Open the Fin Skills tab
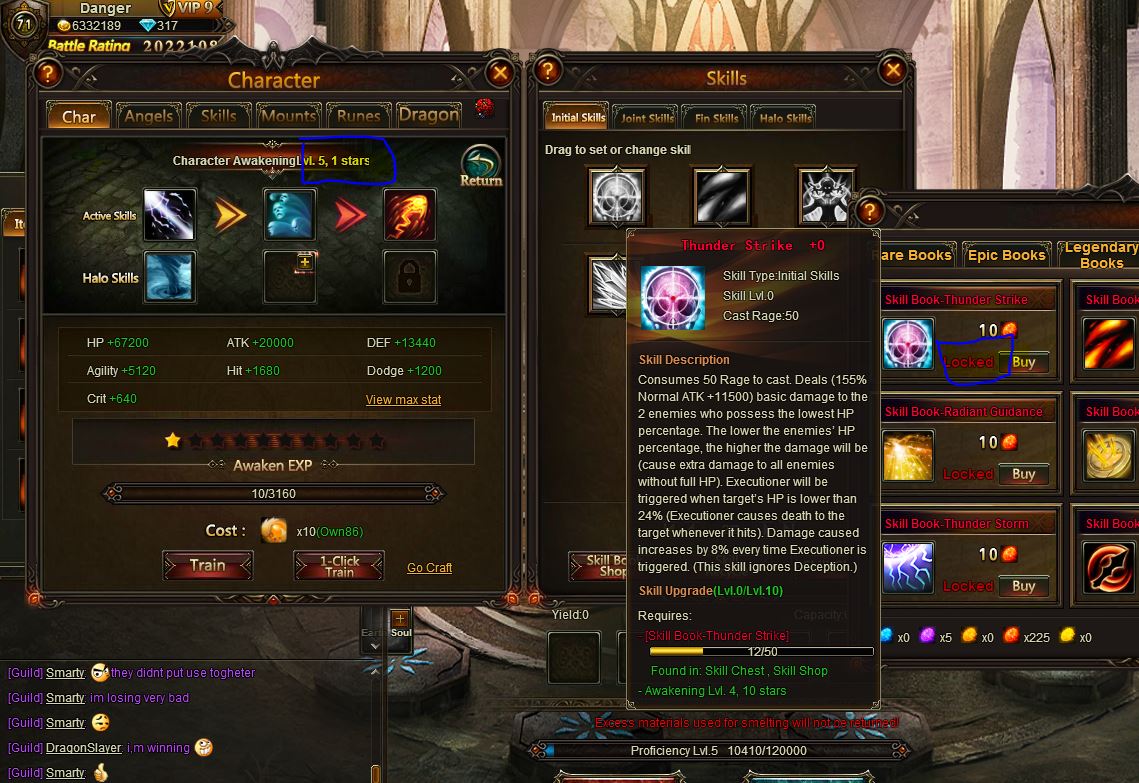This screenshot has height=783, width=1139. (717, 118)
